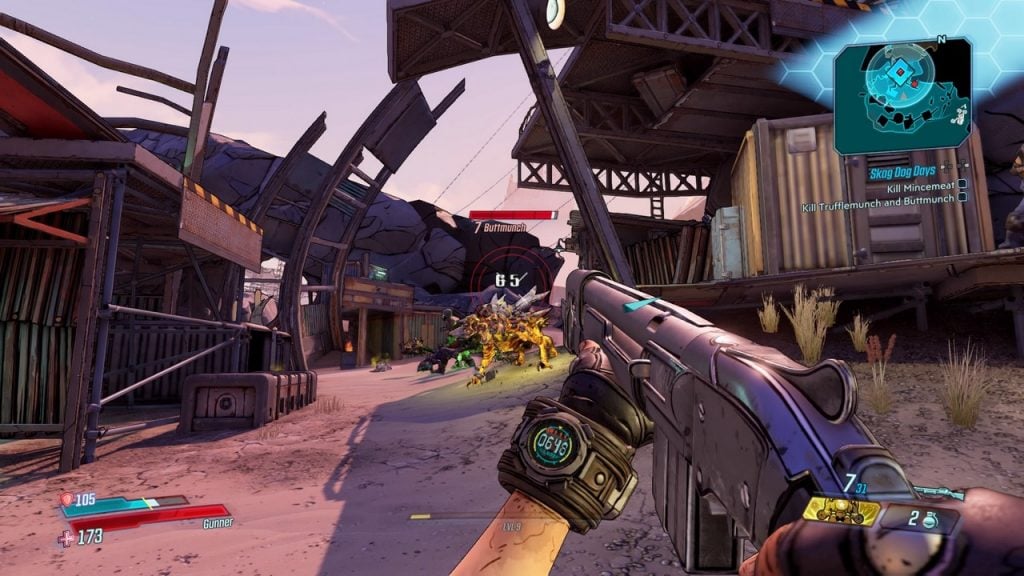The image size is (1024, 576).
Task: Open the minimap in the corner
Action: [x=902, y=95]
